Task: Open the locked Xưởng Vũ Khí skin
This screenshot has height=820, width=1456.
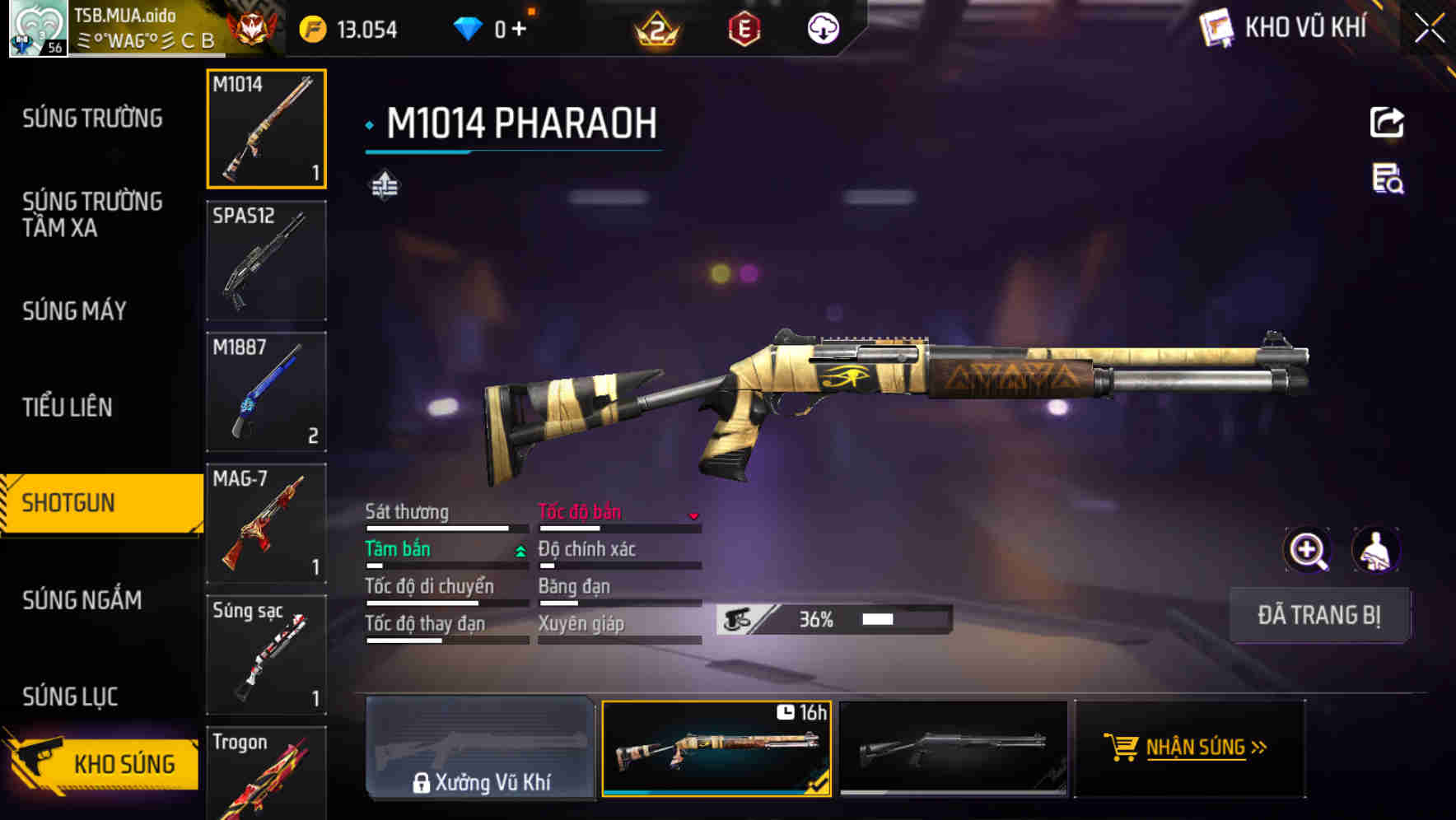Action: point(481,748)
